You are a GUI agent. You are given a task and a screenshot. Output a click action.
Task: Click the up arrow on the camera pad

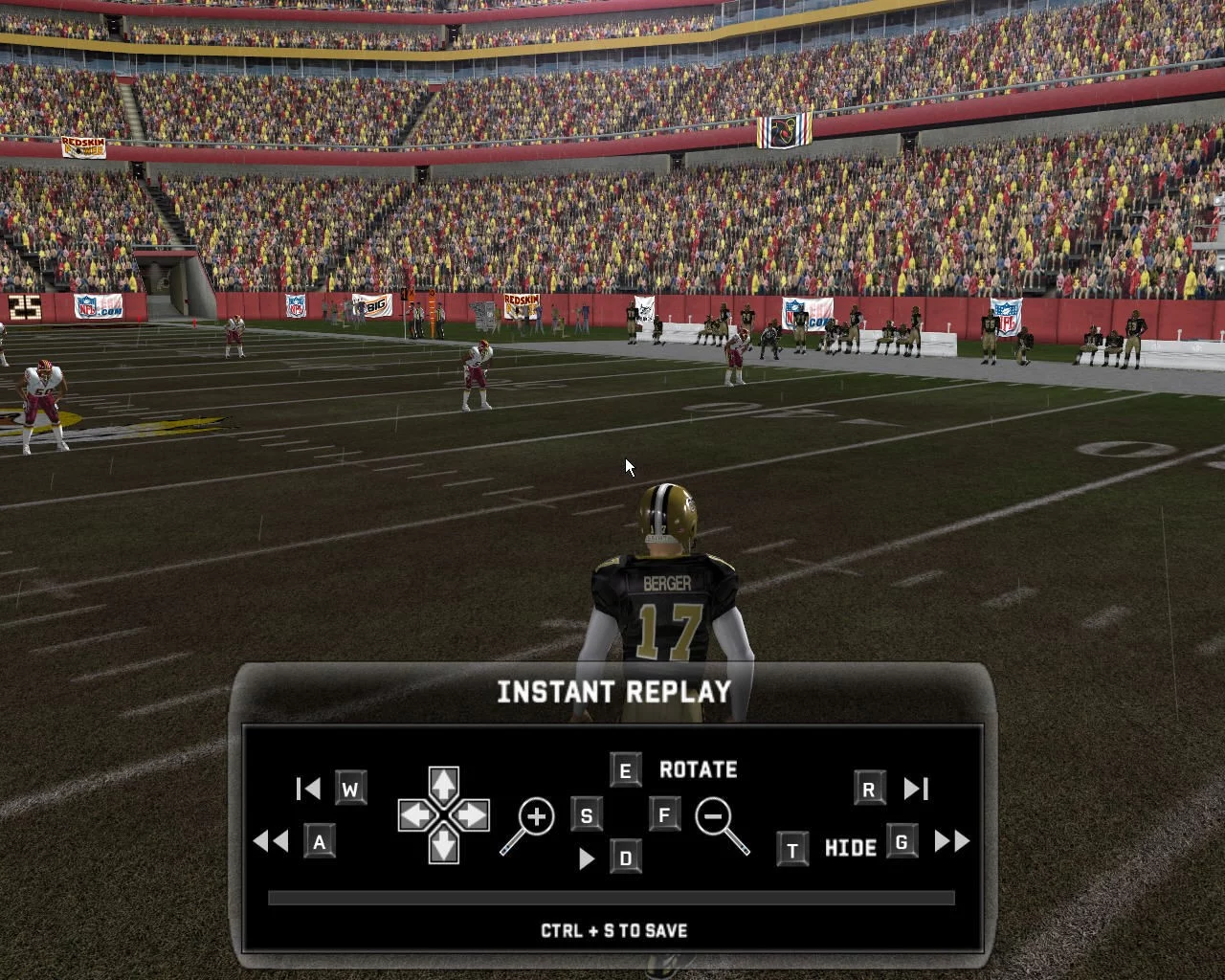click(x=443, y=785)
